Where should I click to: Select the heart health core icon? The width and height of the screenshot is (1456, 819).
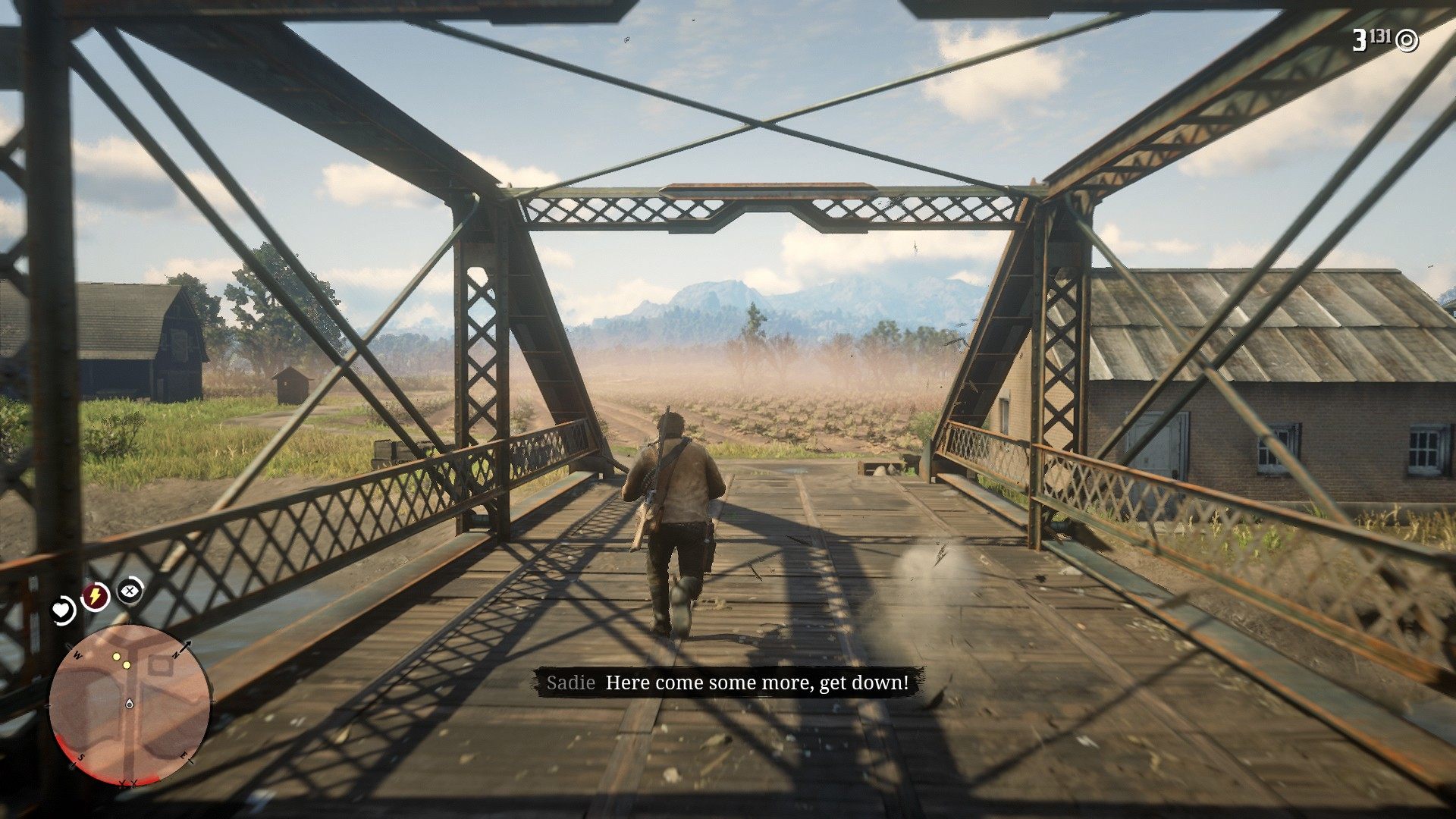(x=62, y=610)
